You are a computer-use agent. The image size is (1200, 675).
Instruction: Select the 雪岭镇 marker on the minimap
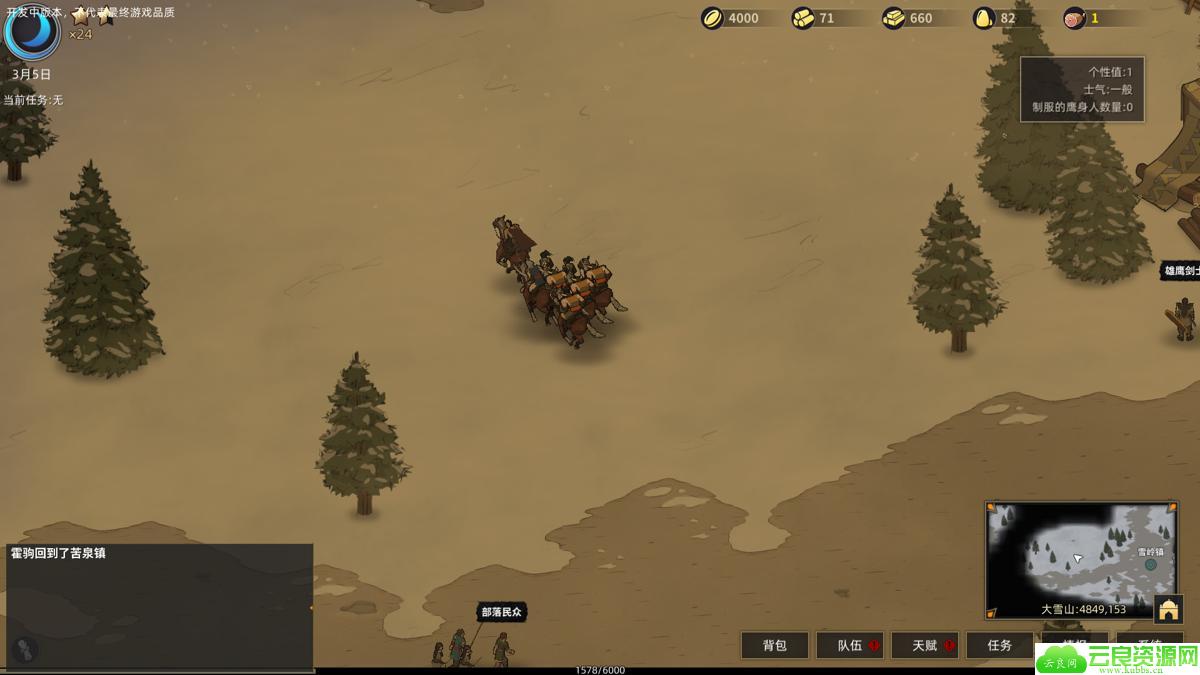[x=1151, y=564]
